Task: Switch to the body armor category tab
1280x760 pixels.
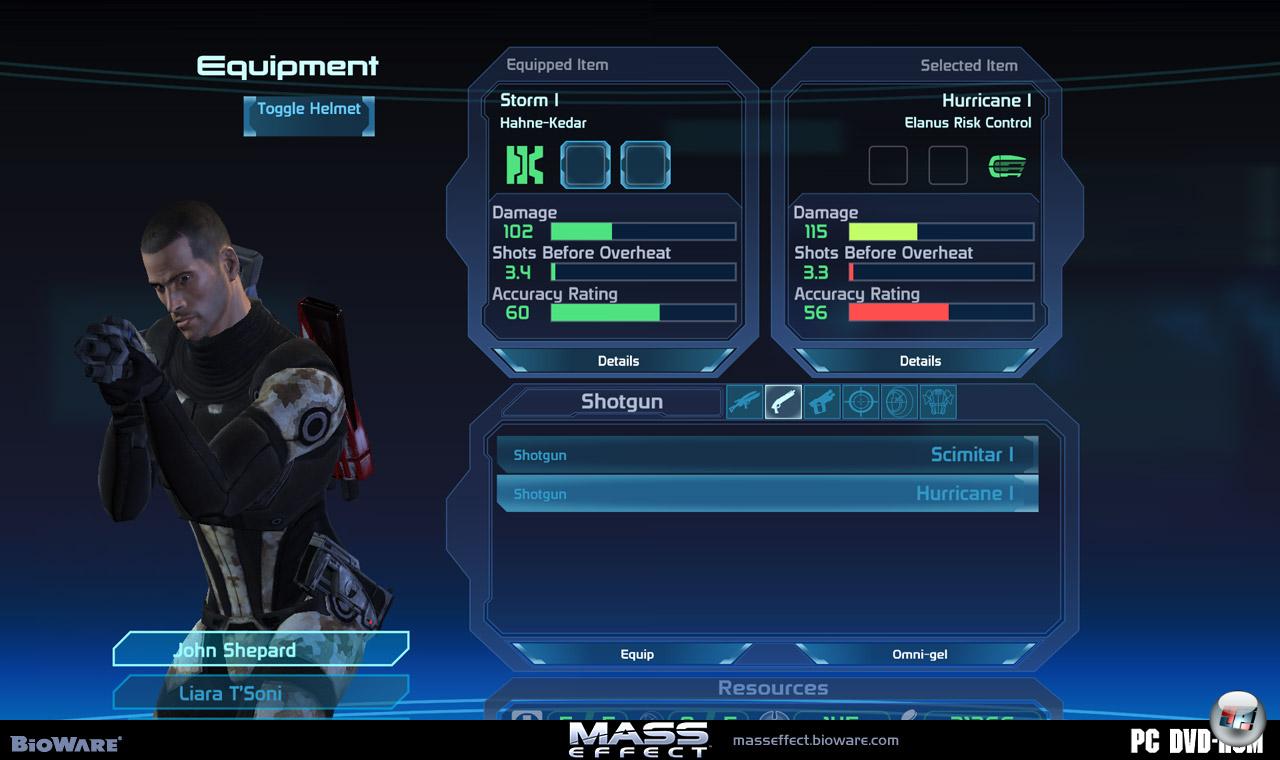Action: tap(937, 402)
